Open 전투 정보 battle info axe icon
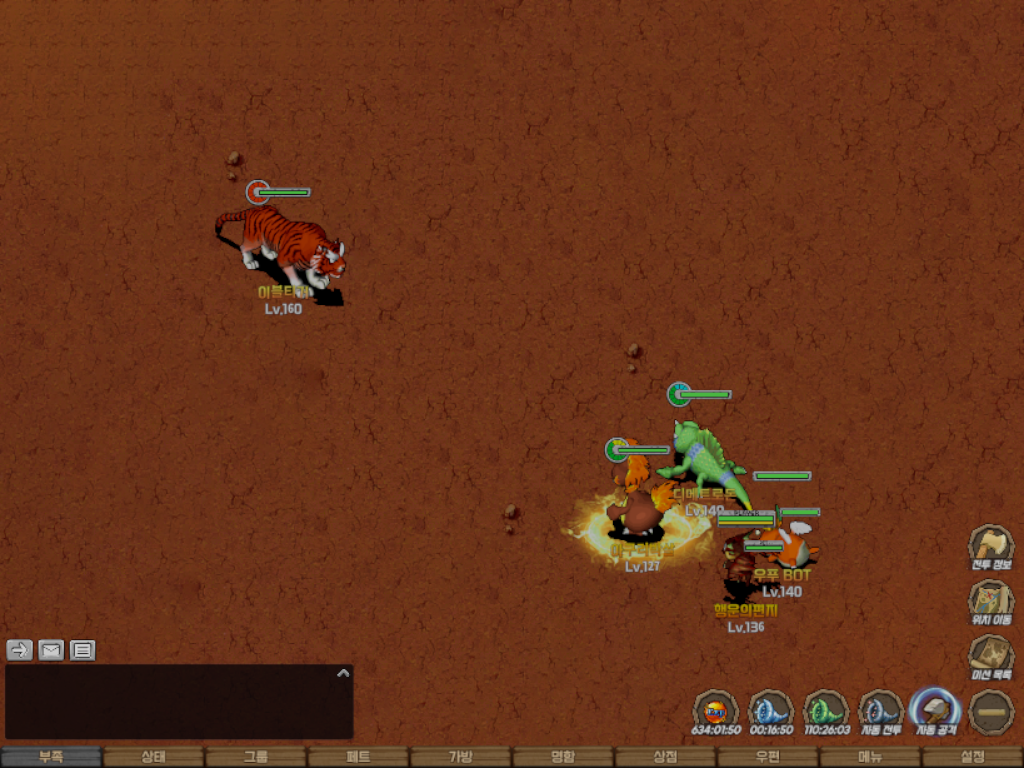The image size is (1024, 768). pos(991,547)
